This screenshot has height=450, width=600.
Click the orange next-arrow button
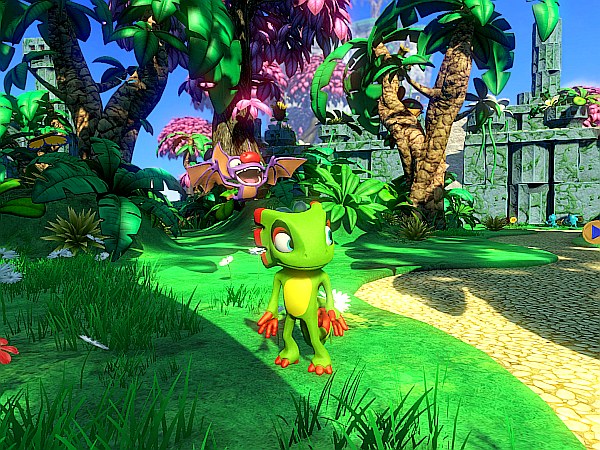click(592, 233)
